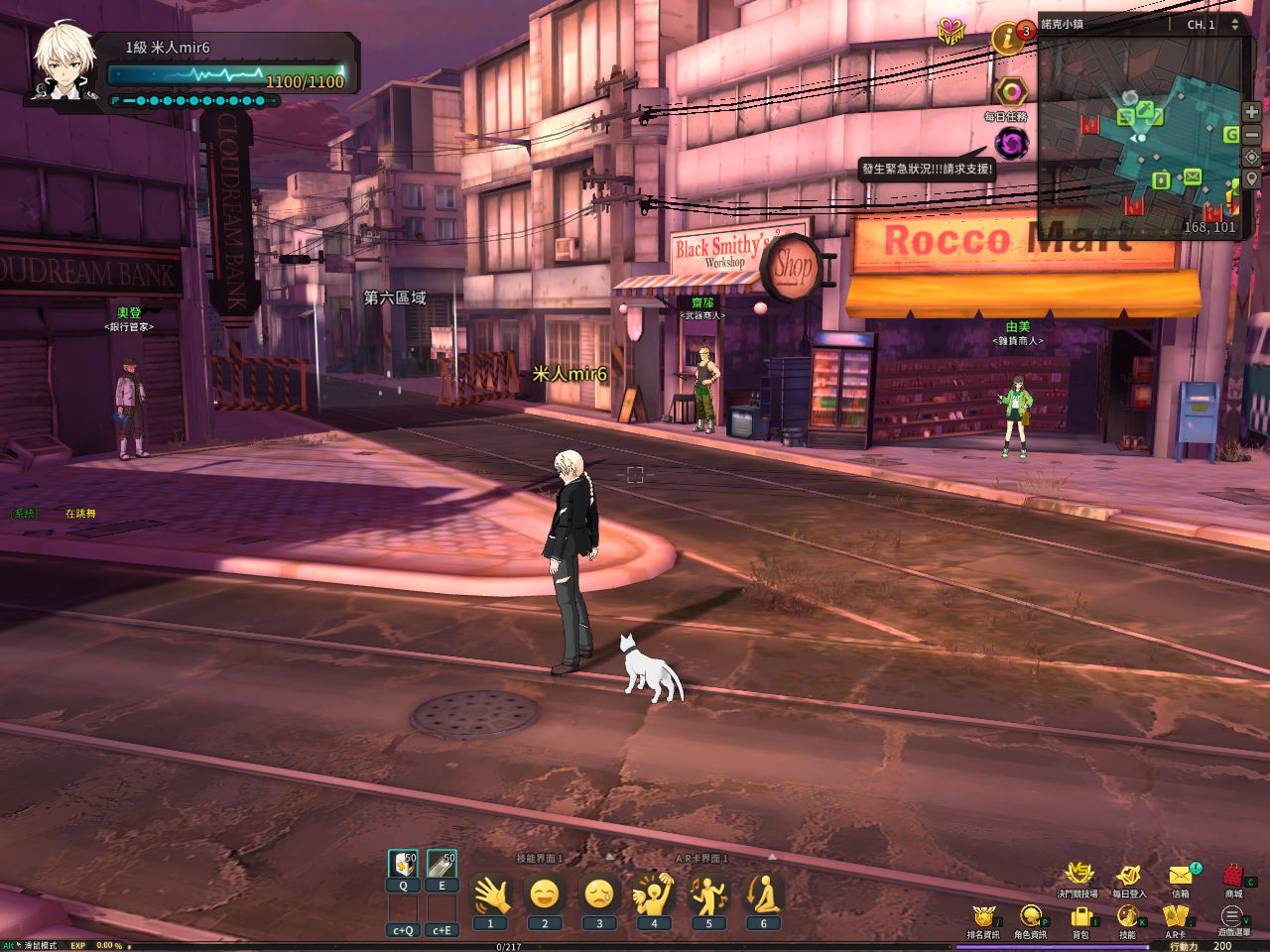Open the duel arena VS icon
The width and height of the screenshot is (1270, 952).
[x=1079, y=875]
